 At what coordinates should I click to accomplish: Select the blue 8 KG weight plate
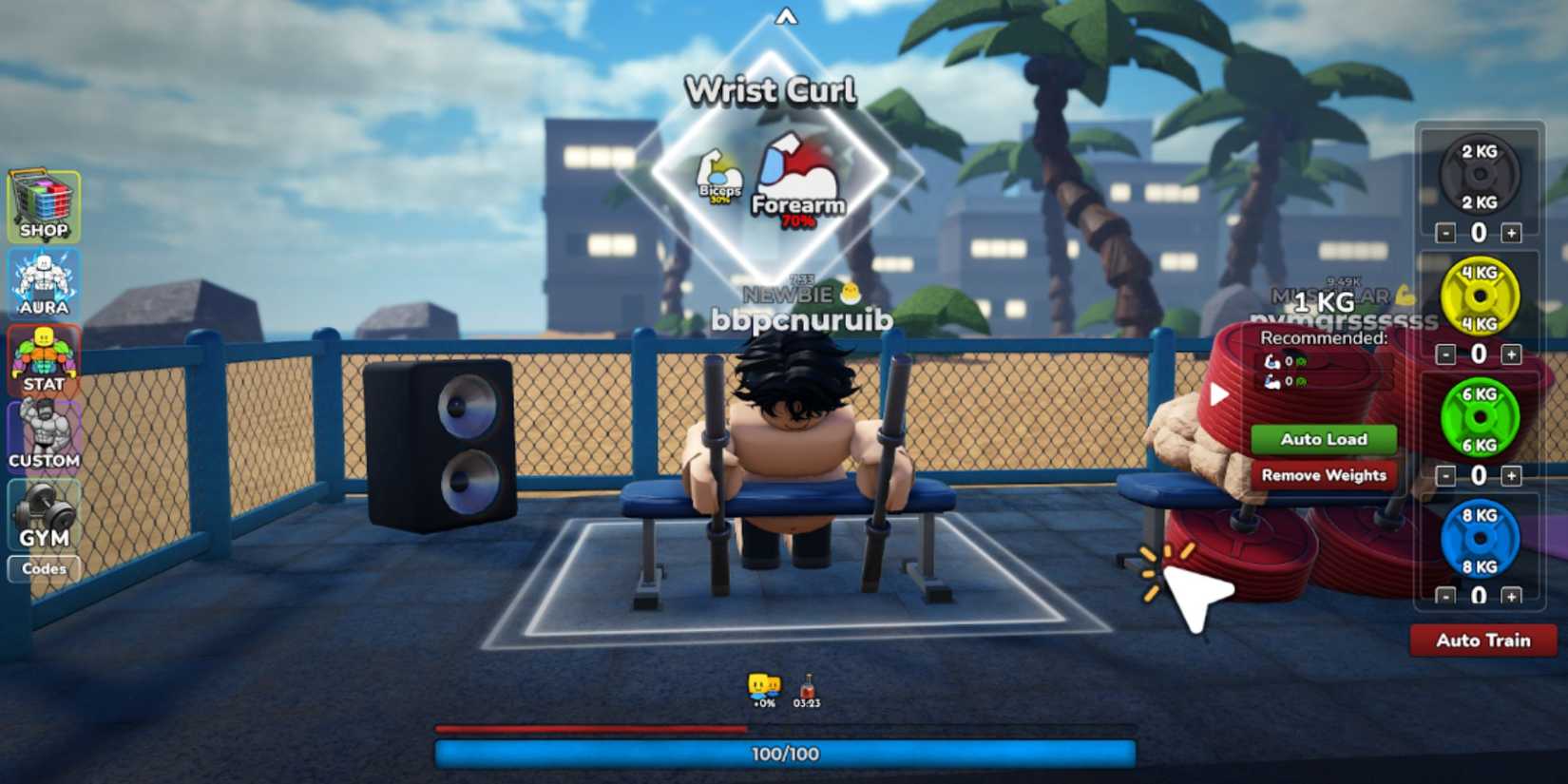[x=1481, y=542]
